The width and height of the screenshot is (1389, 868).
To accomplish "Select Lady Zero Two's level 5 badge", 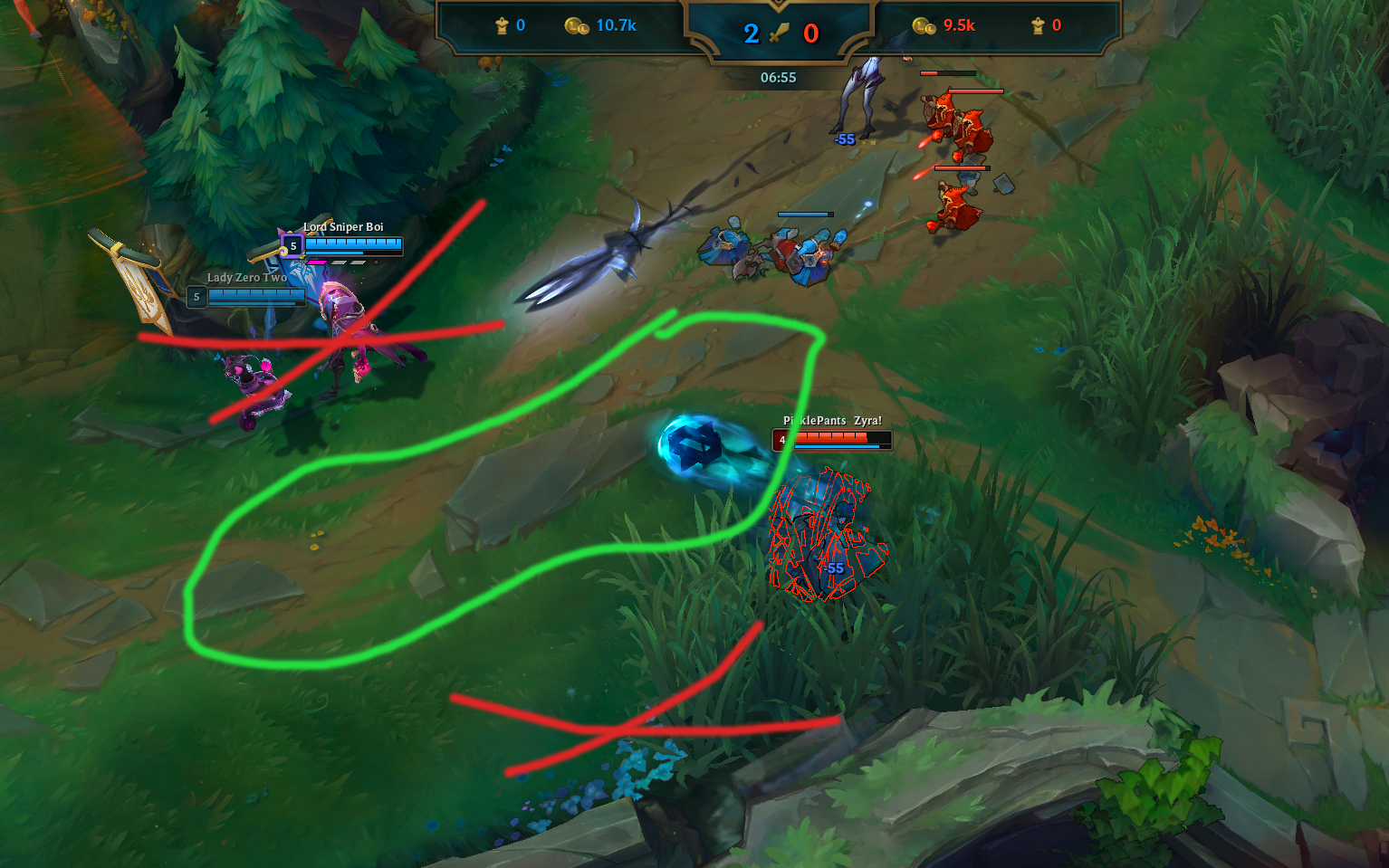I will (x=196, y=296).
